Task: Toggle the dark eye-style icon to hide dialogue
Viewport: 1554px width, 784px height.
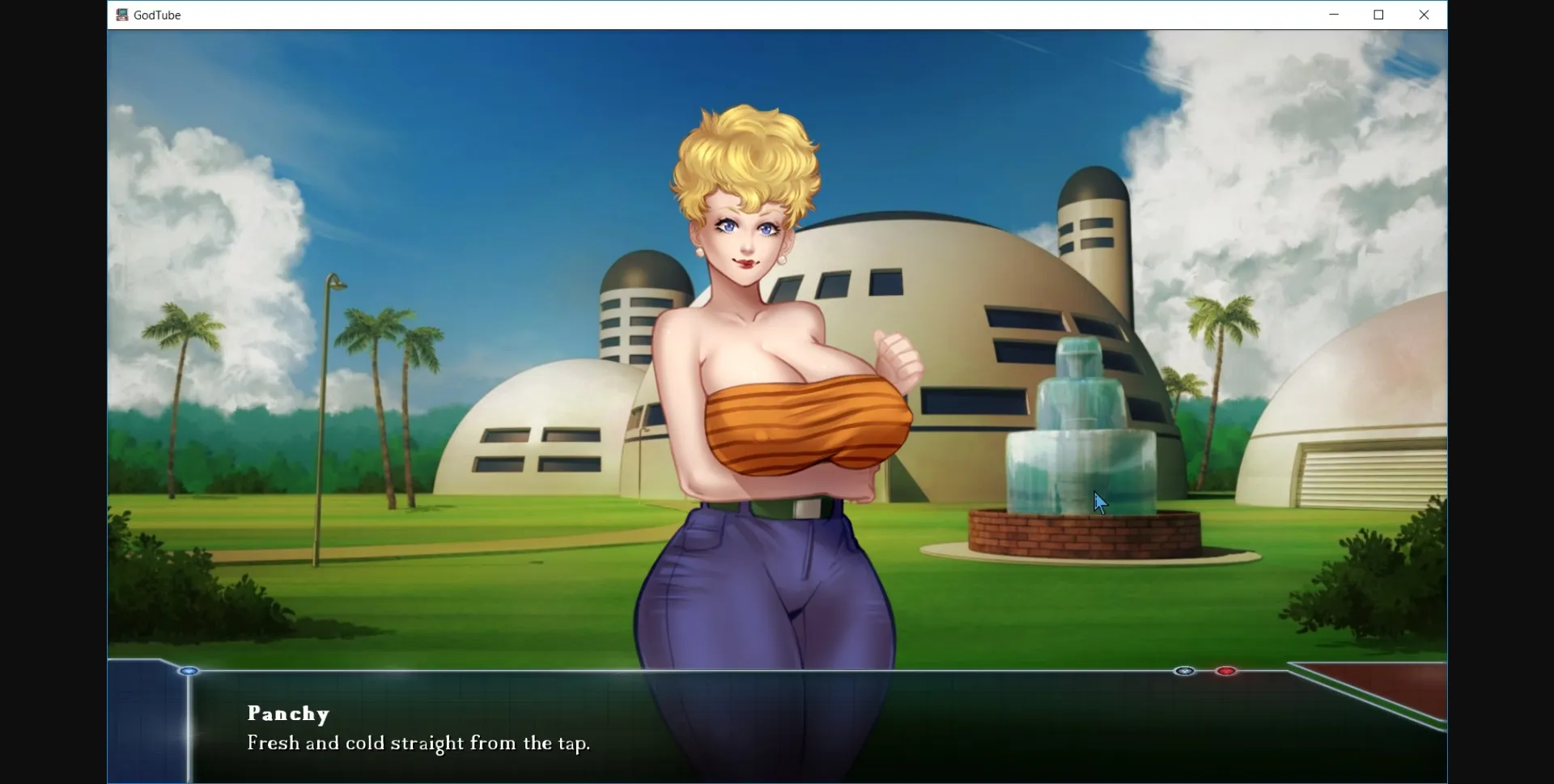Action: (1185, 671)
